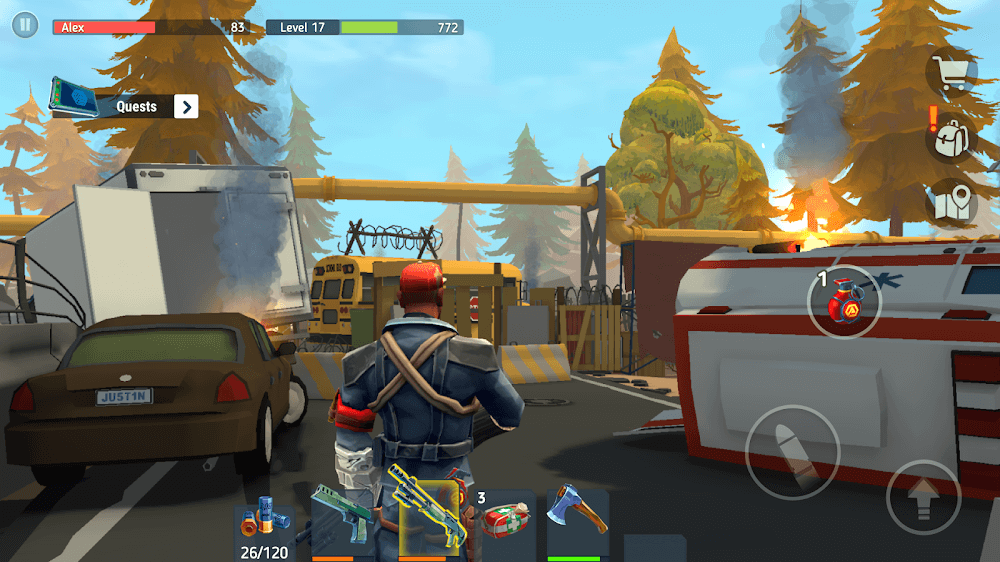Open the shop cart icon
The height and width of the screenshot is (562, 1000).
(951, 72)
